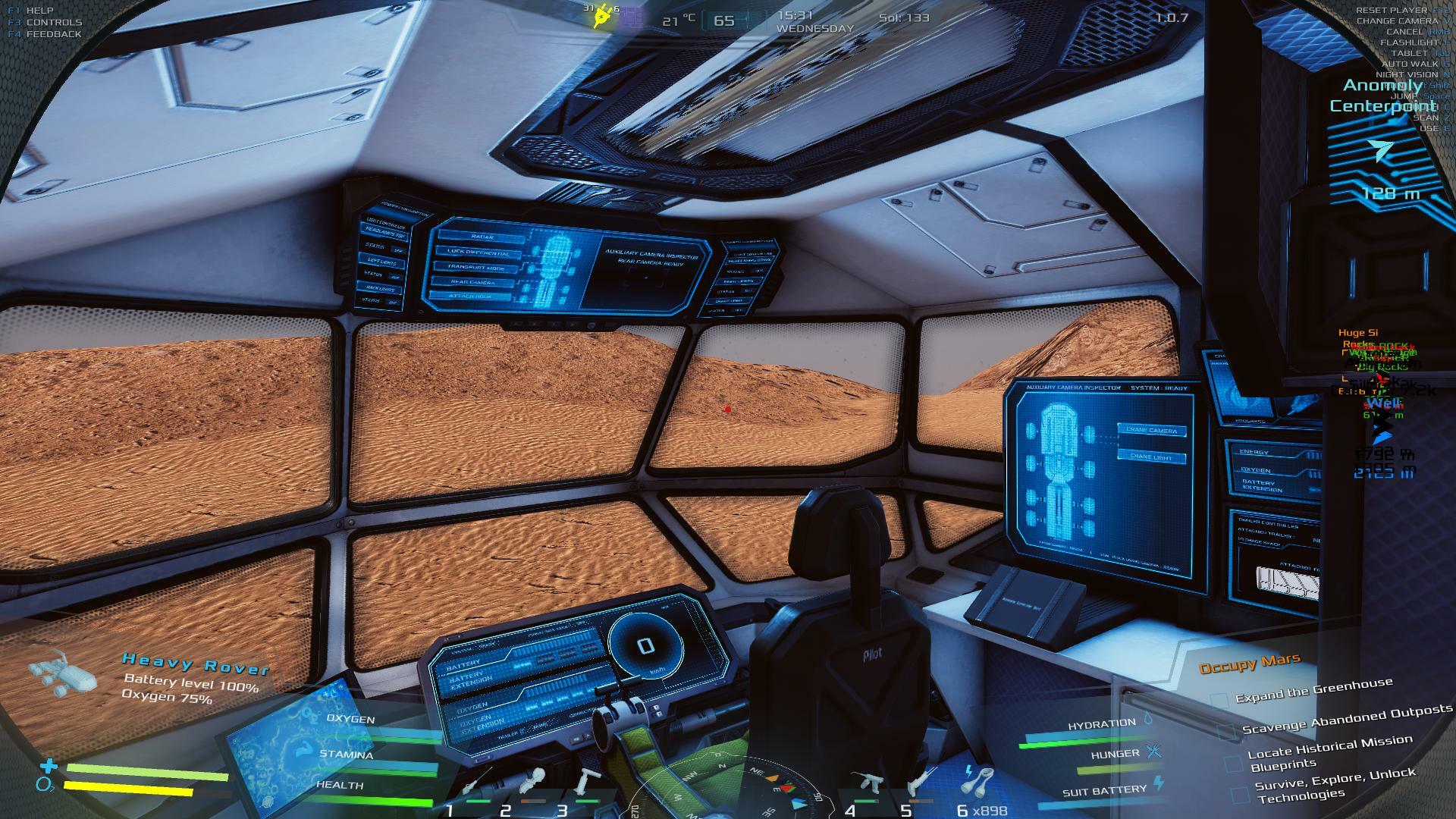Click the yellow power plug status icon
The width and height of the screenshot is (1456, 819).
coord(603,17)
